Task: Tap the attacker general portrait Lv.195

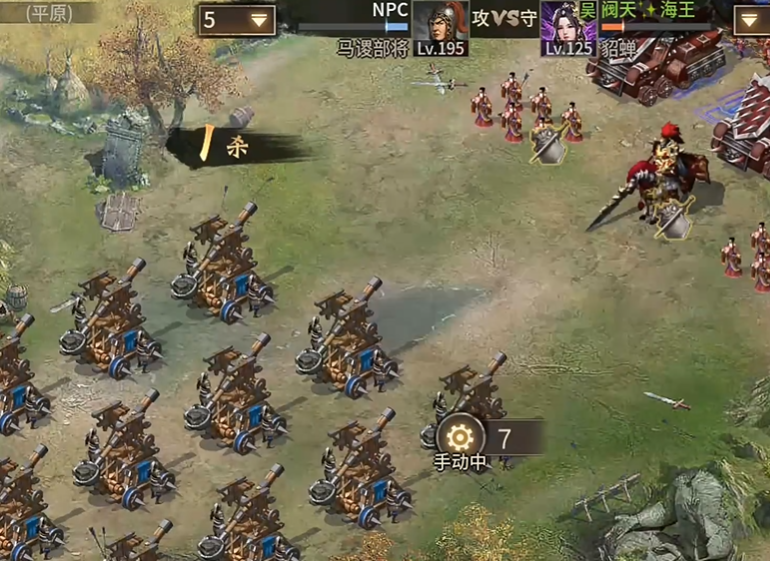Action: (440, 27)
